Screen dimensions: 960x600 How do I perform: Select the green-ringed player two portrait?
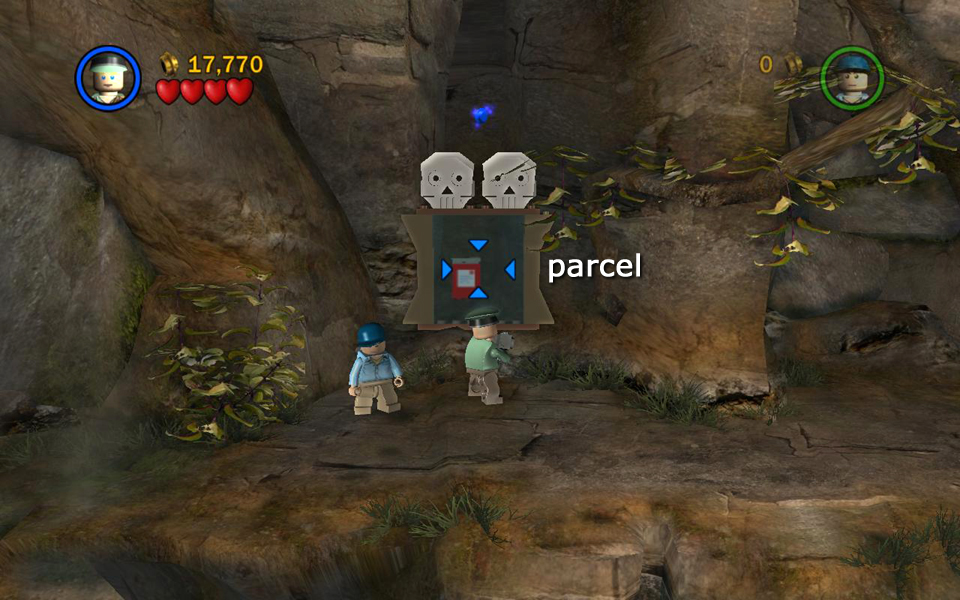852,77
